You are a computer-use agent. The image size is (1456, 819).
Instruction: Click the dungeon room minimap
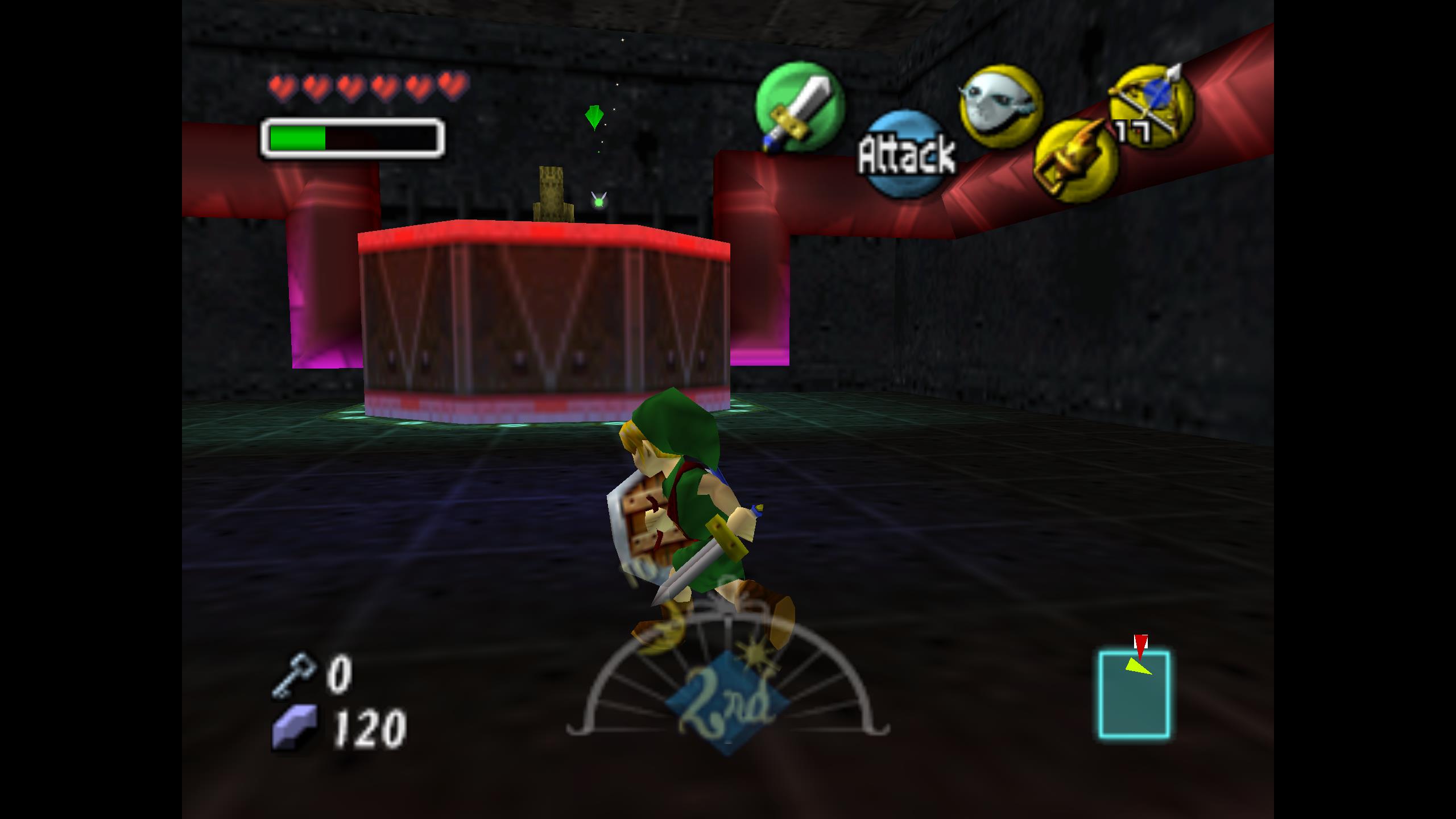pos(1134,695)
